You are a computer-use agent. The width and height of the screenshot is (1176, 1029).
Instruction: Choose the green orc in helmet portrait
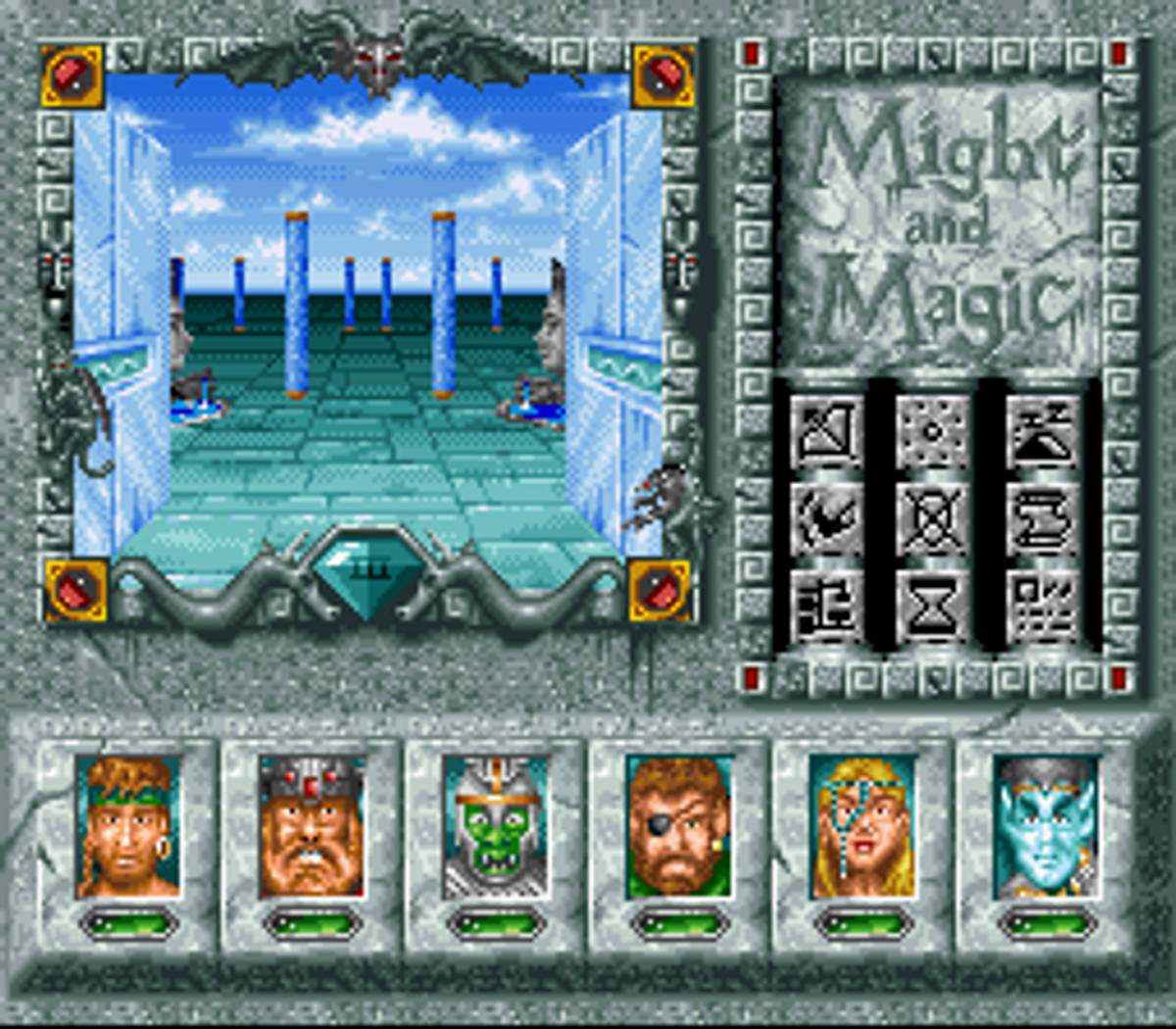pyautogui.click(x=495, y=826)
